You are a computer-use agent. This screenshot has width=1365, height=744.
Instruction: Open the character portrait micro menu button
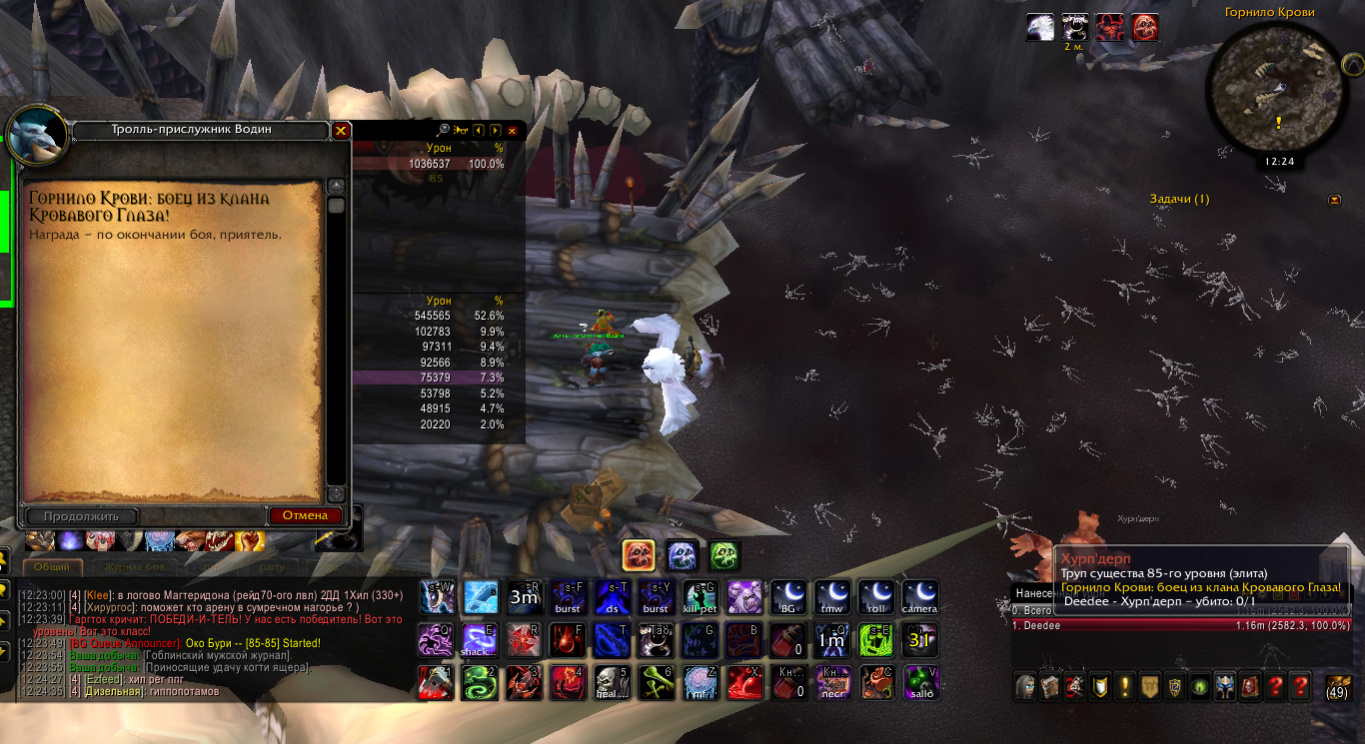click(1025, 686)
